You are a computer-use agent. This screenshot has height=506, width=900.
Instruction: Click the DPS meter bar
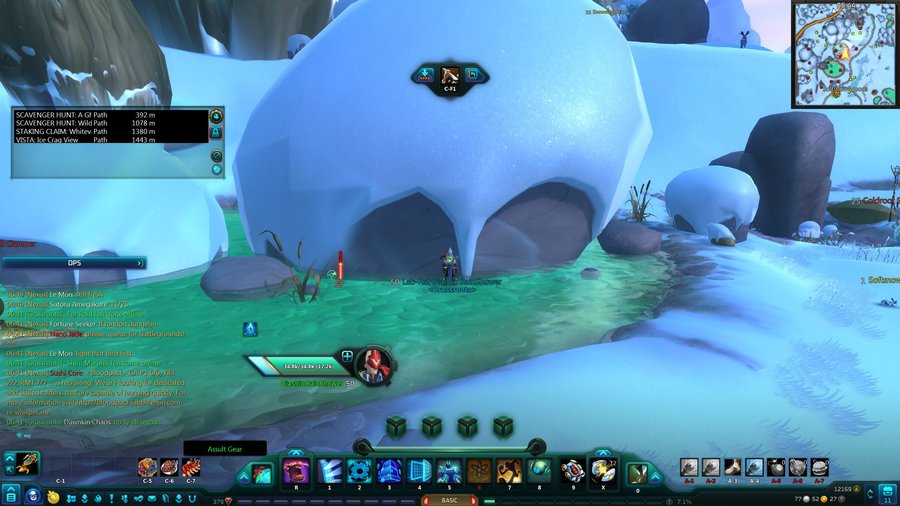click(74, 263)
